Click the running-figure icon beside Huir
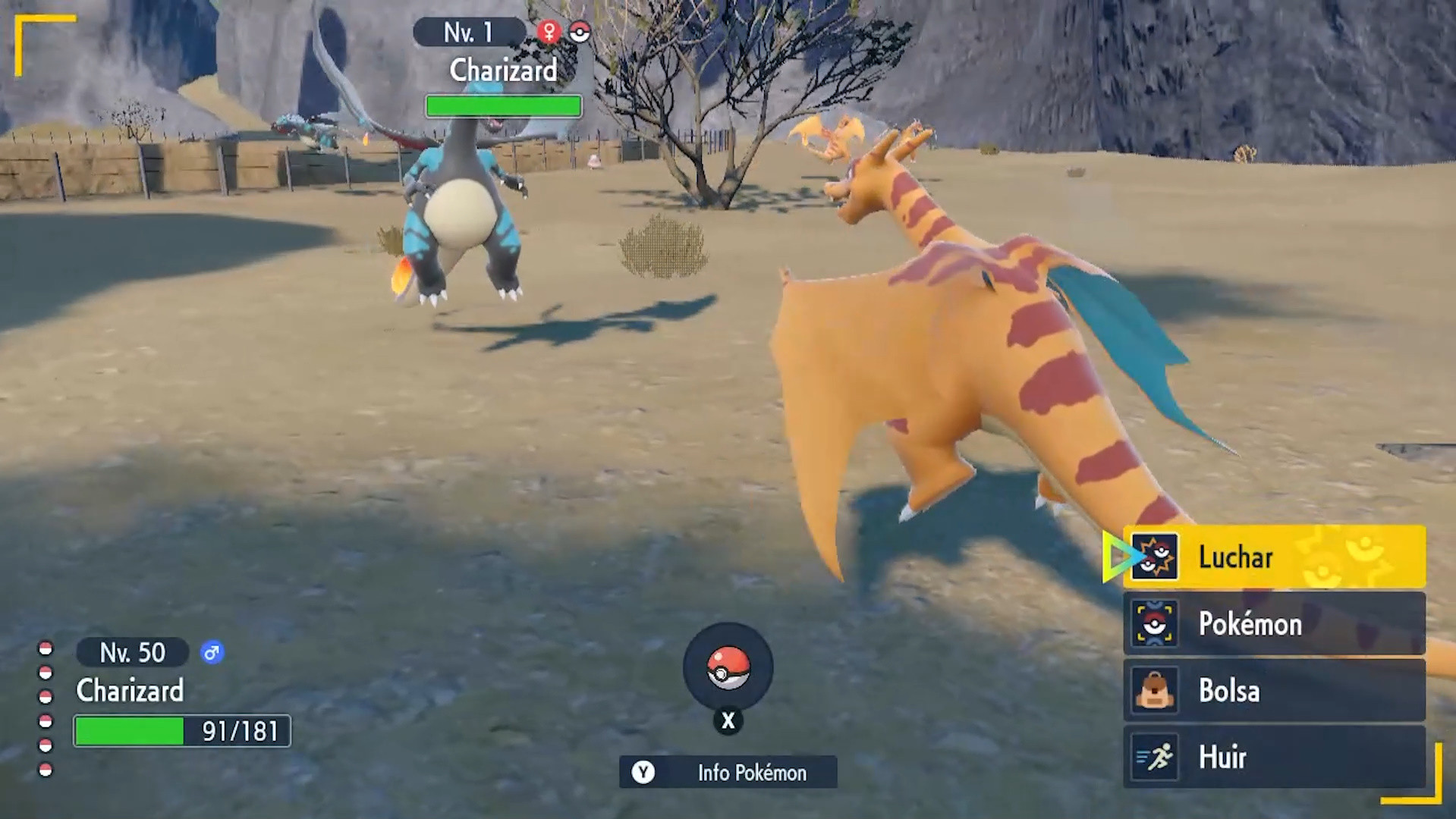The image size is (1456, 819). [1156, 758]
